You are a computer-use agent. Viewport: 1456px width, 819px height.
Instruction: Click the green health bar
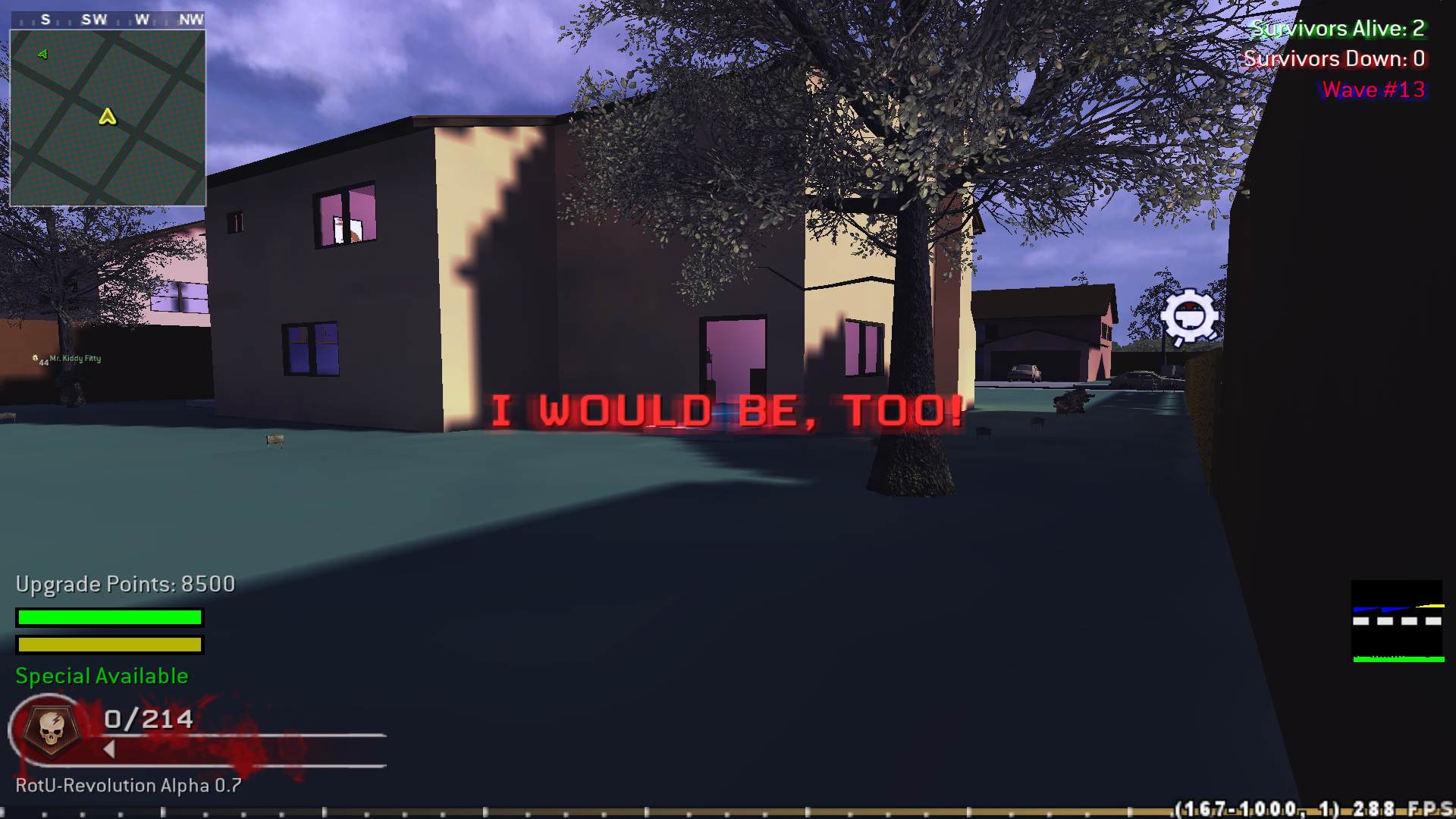[x=108, y=618]
